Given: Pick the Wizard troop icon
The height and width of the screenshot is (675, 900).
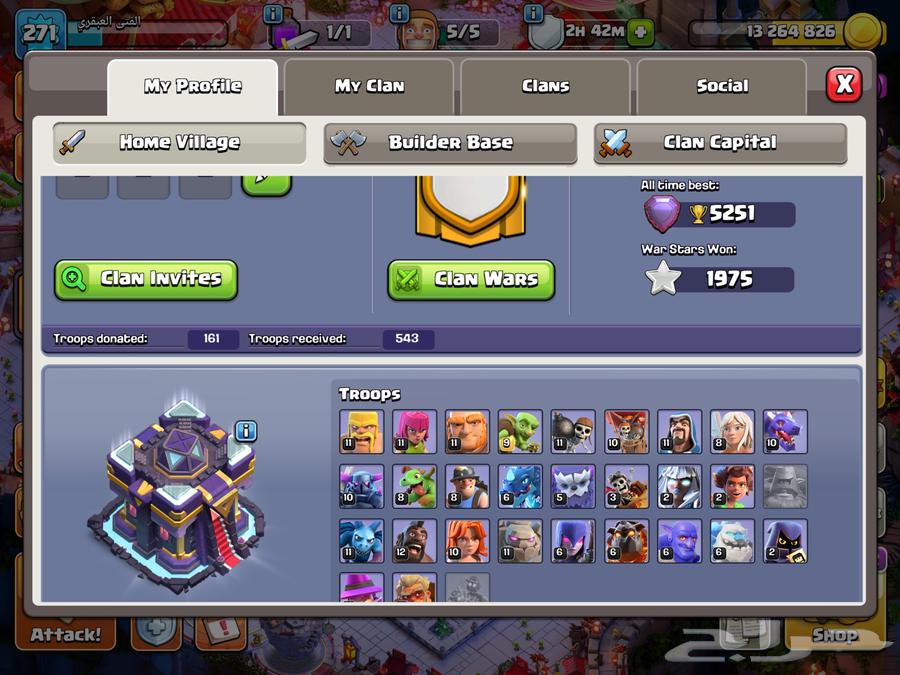Looking at the screenshot, I should (x=679, y=431).
